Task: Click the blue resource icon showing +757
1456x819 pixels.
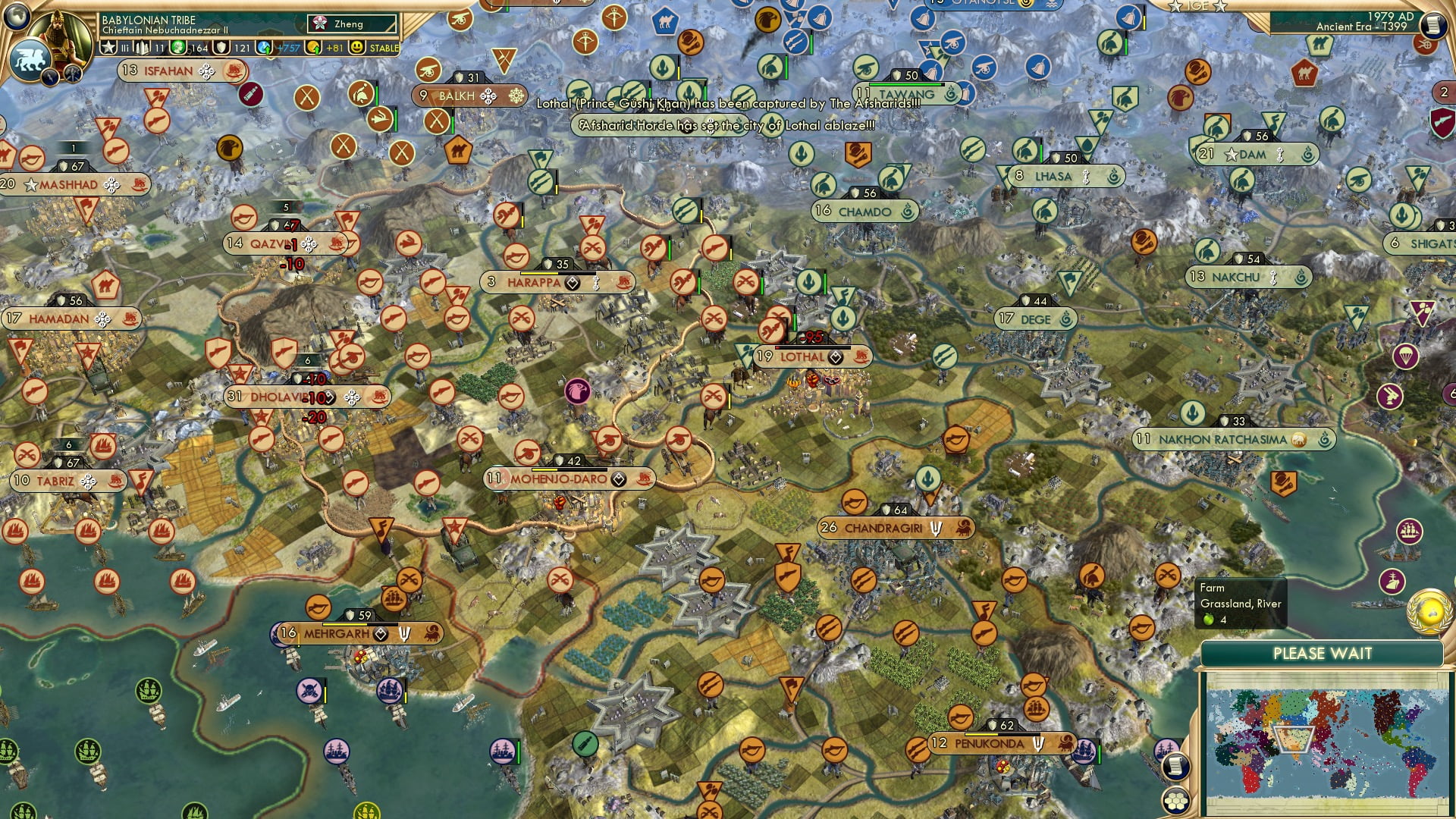Action: pyautogui.click(x=263, y=48)
